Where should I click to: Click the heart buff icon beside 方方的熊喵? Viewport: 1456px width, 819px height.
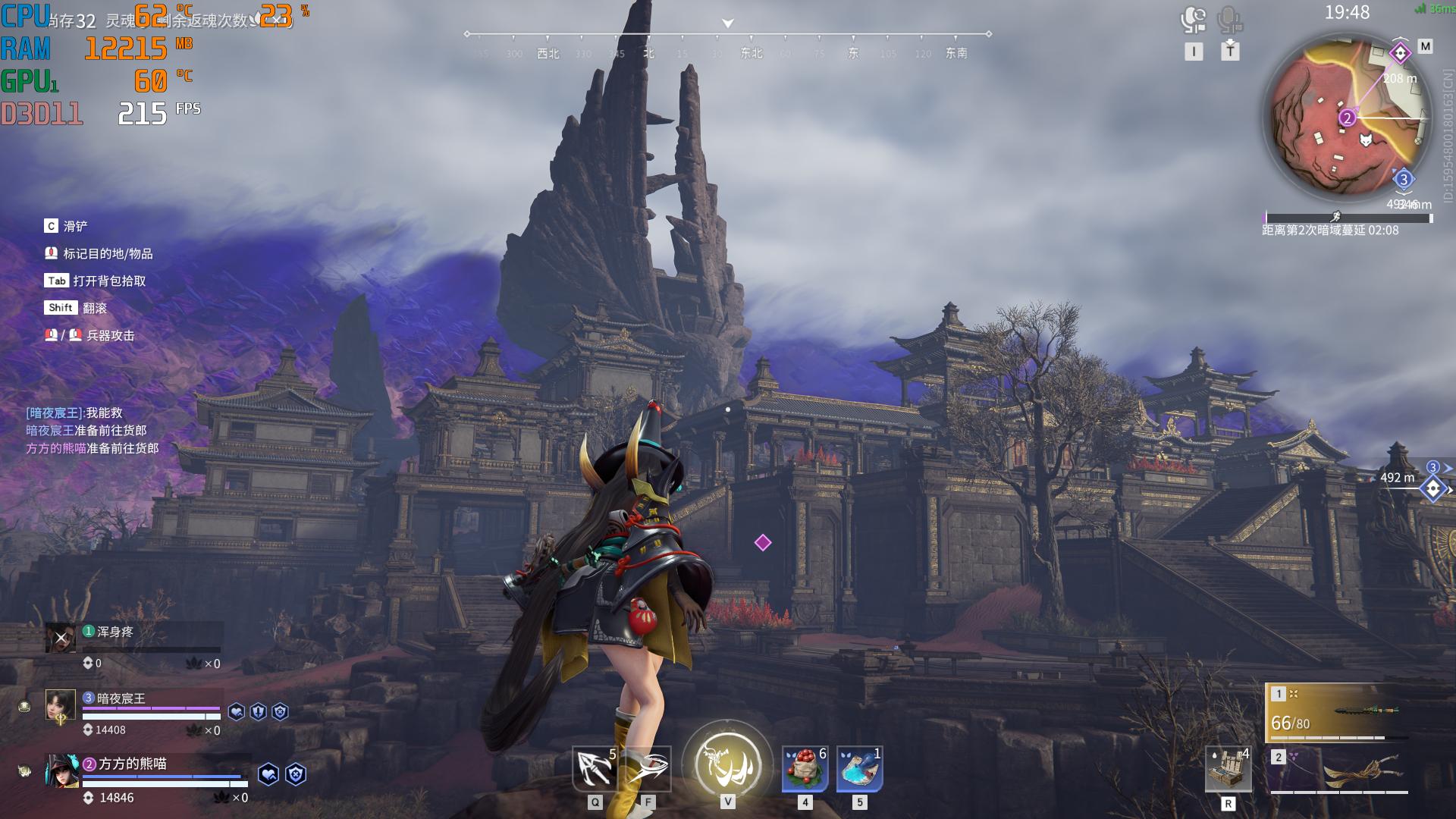268,774
